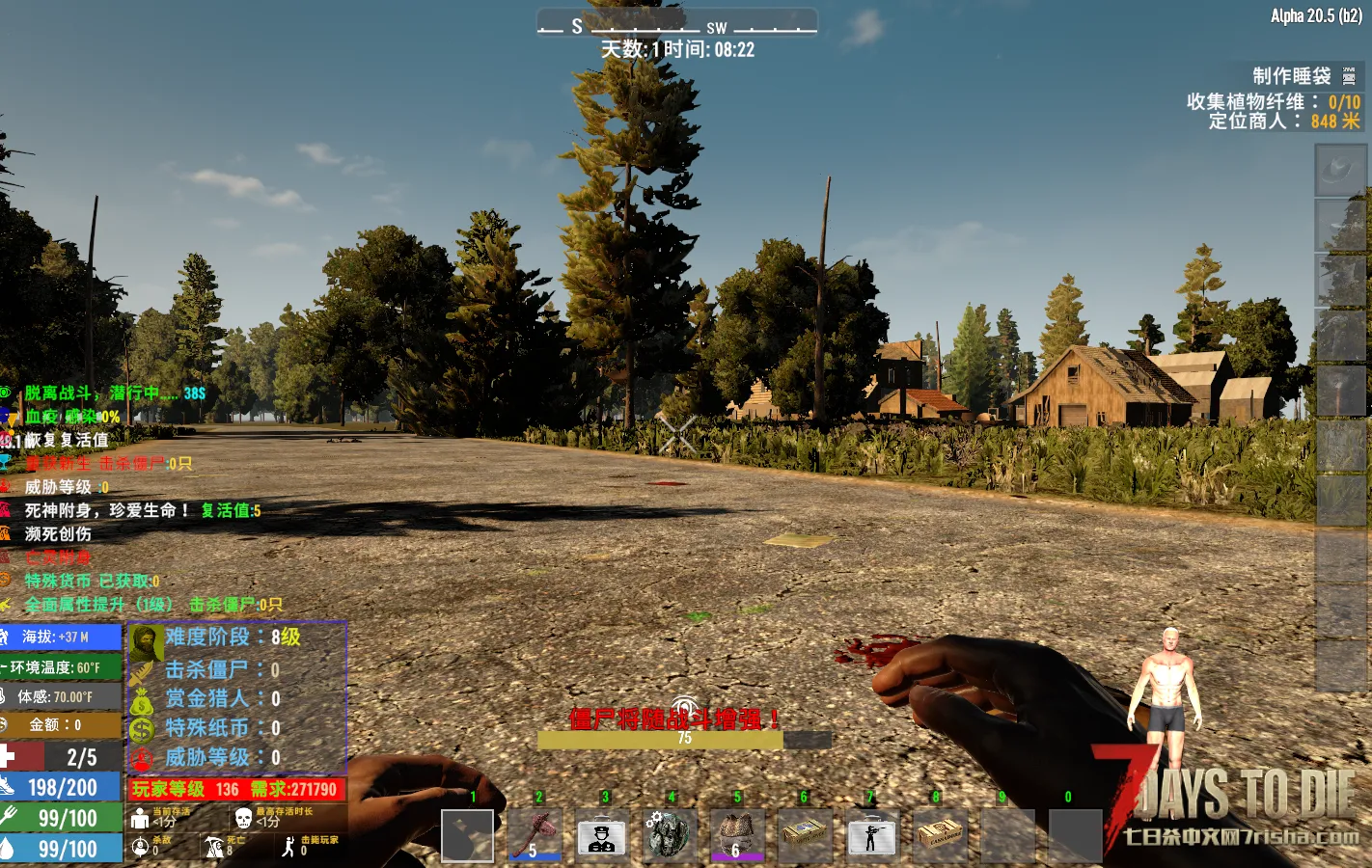
Task: Choose the wooden crate in slot 8
Action: pyautogui.click(x=939, y=835)
